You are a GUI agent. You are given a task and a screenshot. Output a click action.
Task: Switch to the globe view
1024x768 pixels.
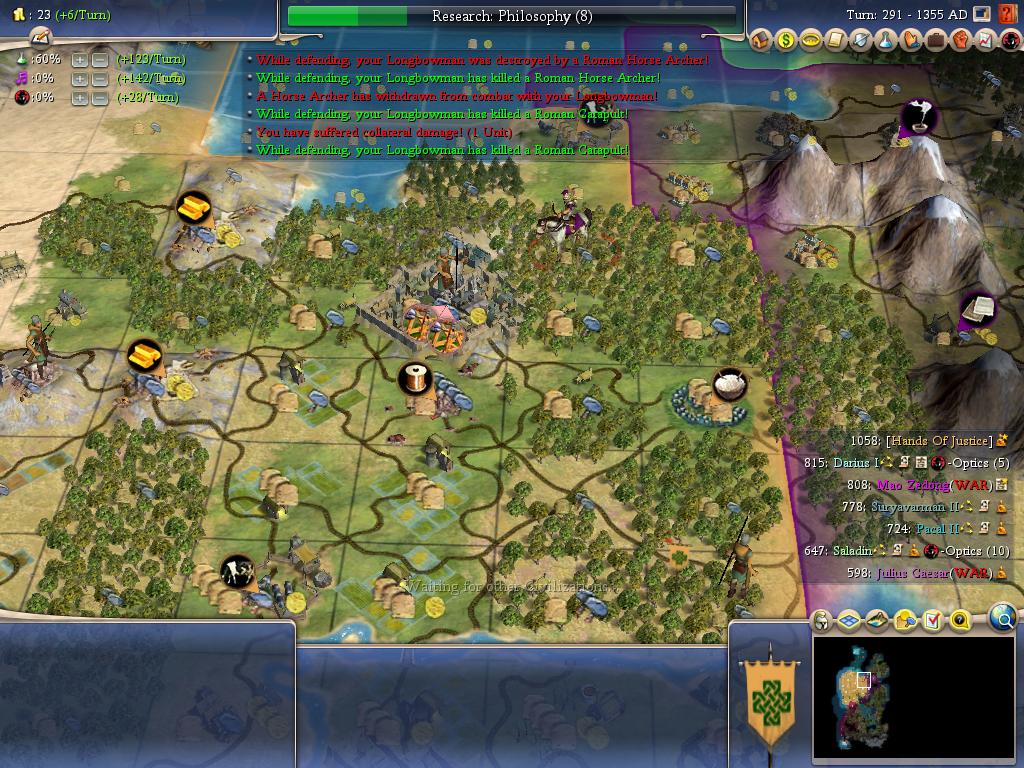pos(1002,620)
